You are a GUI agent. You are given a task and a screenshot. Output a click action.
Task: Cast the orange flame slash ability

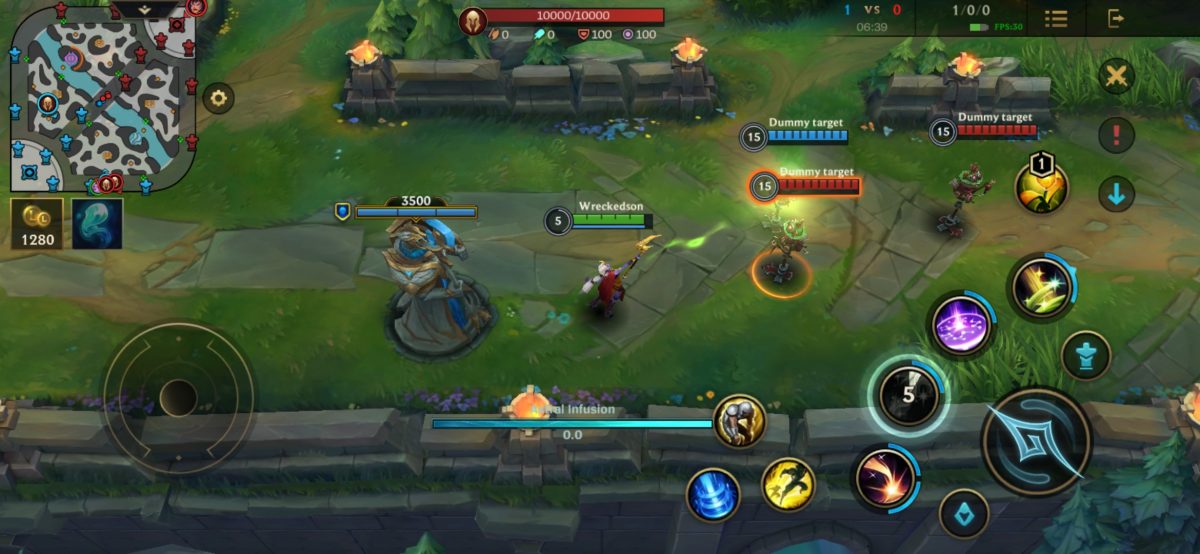pos(885,477)
